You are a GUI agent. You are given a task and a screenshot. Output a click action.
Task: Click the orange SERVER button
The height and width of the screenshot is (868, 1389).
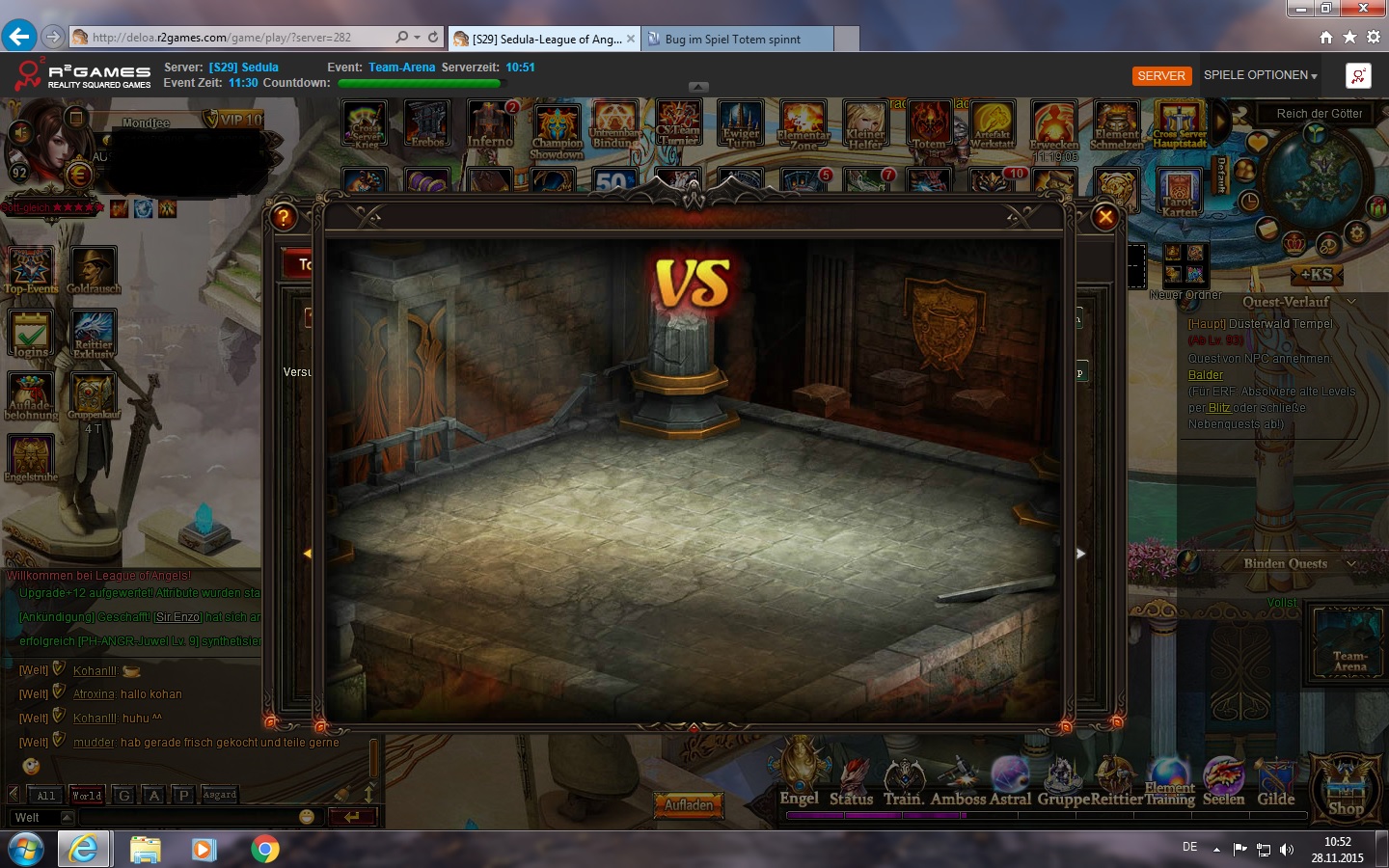point(1161,75)
